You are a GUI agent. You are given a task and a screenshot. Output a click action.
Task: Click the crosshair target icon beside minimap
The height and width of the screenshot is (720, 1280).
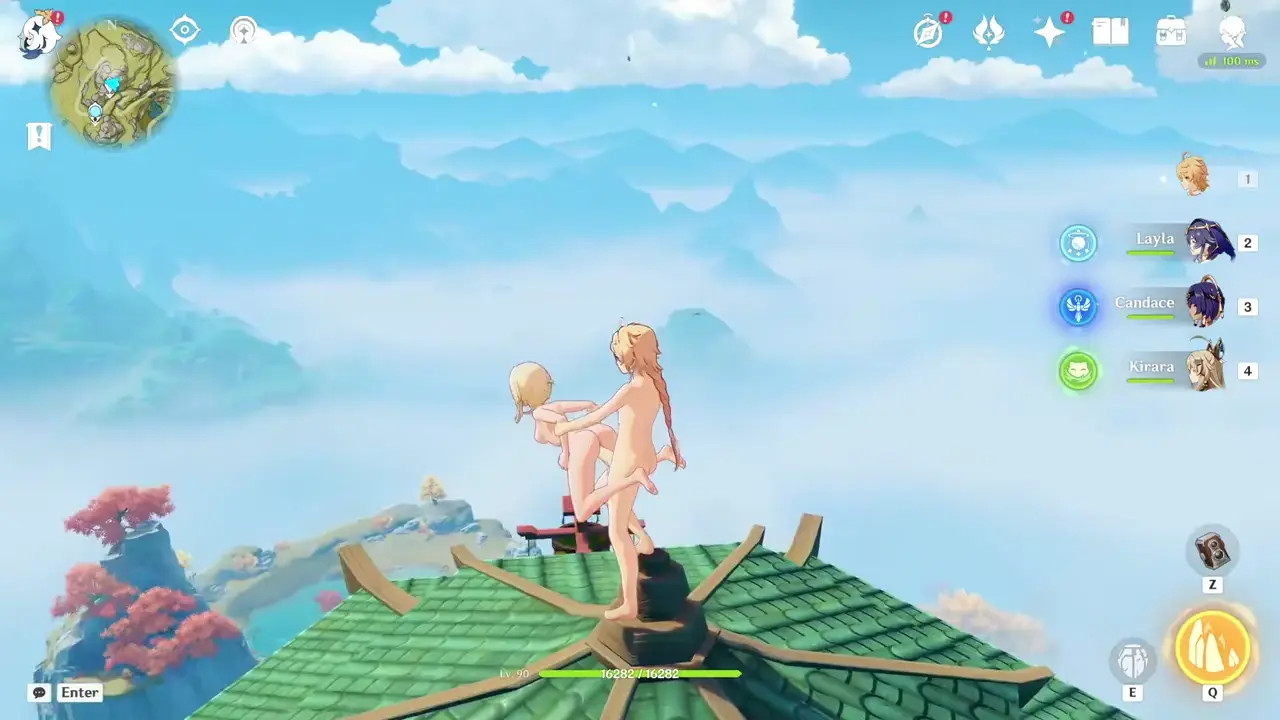185,30
